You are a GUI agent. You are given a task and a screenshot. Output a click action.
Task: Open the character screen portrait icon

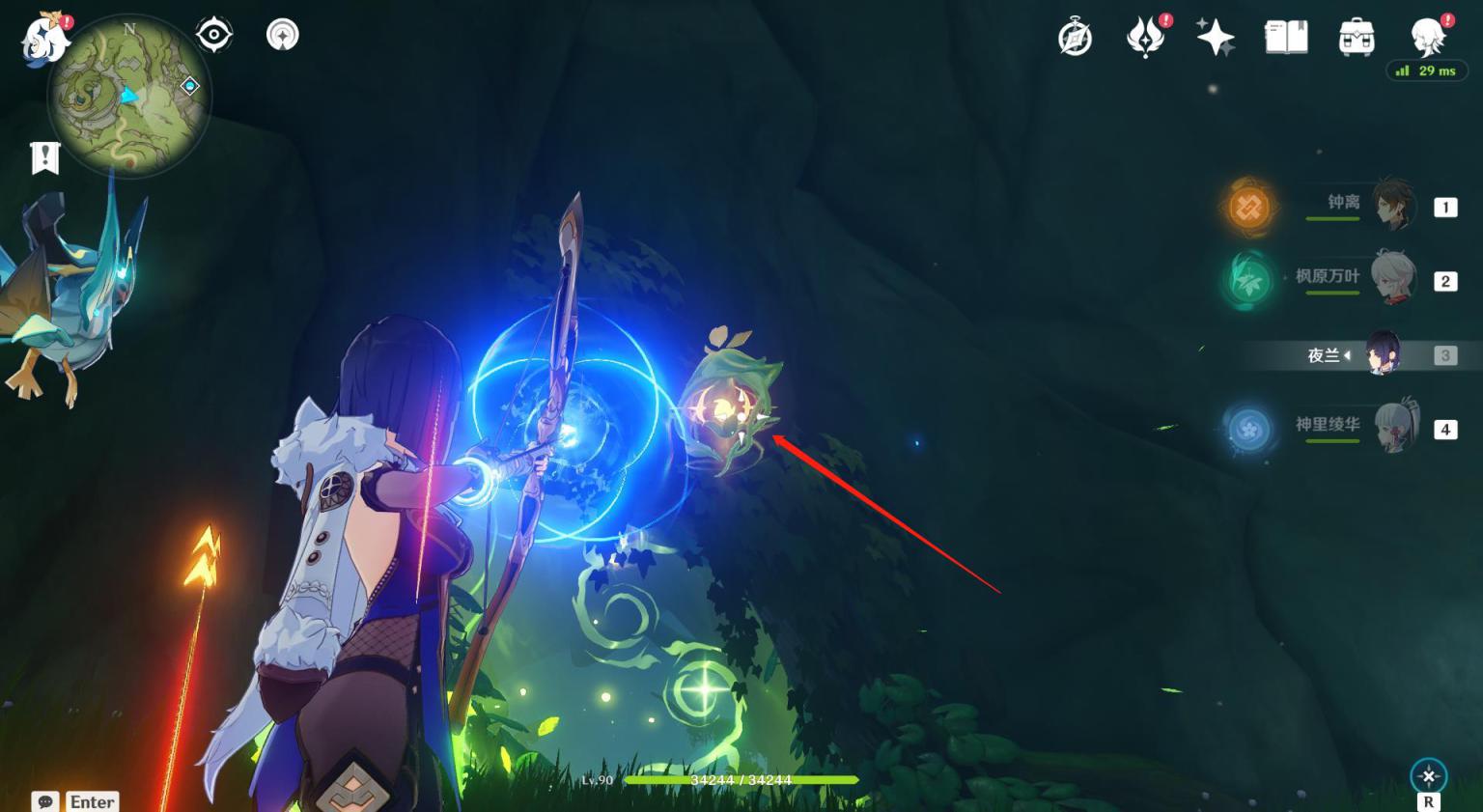(x=1427, y=39)
